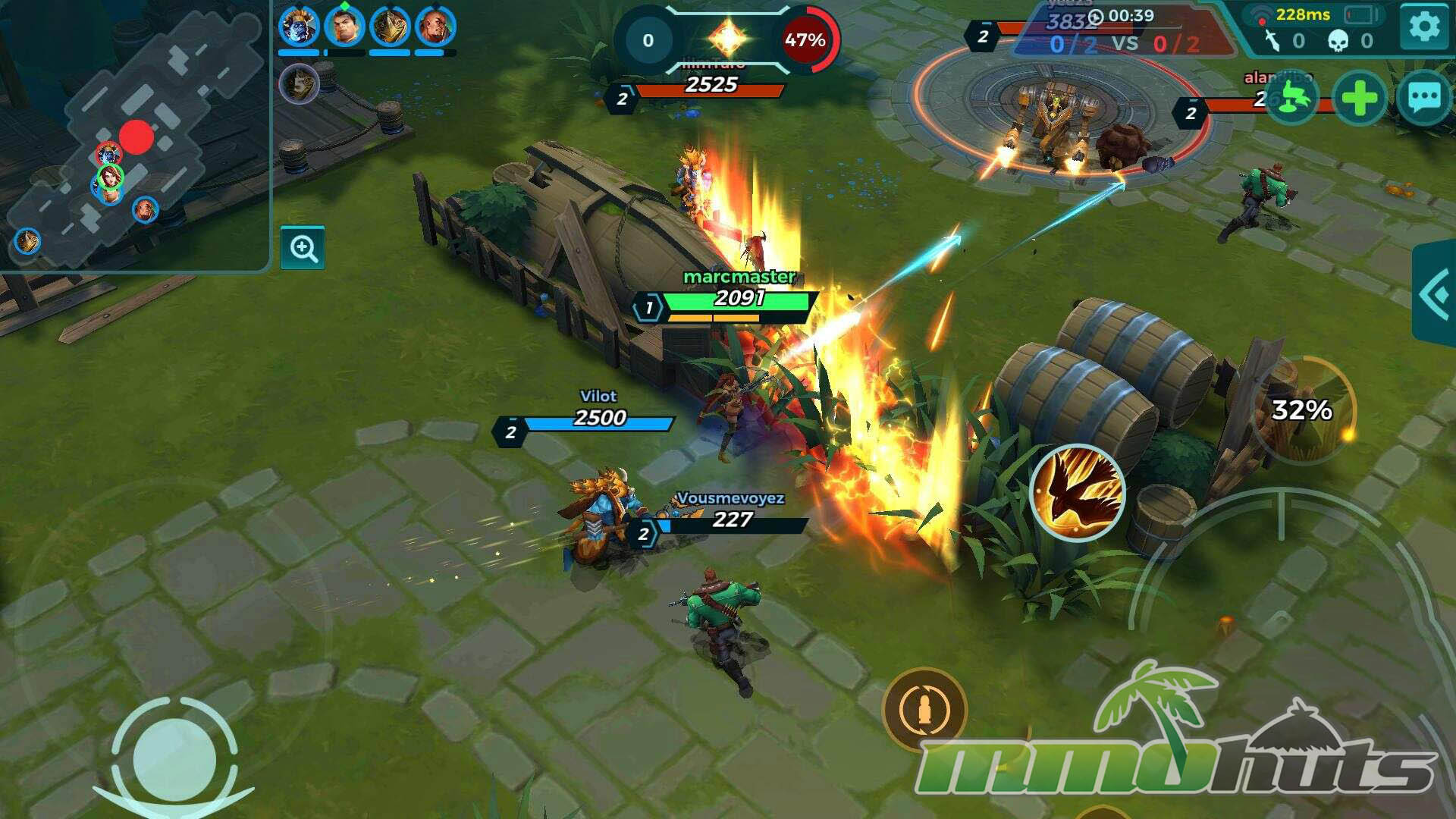
Task: Open the gear settings menu
Action: (1423, 27)
